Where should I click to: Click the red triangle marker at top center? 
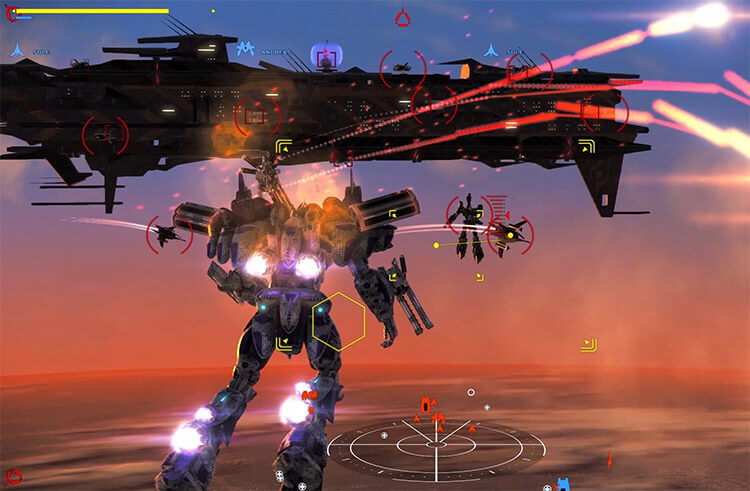pyautogui.click(x=402, y=17)
